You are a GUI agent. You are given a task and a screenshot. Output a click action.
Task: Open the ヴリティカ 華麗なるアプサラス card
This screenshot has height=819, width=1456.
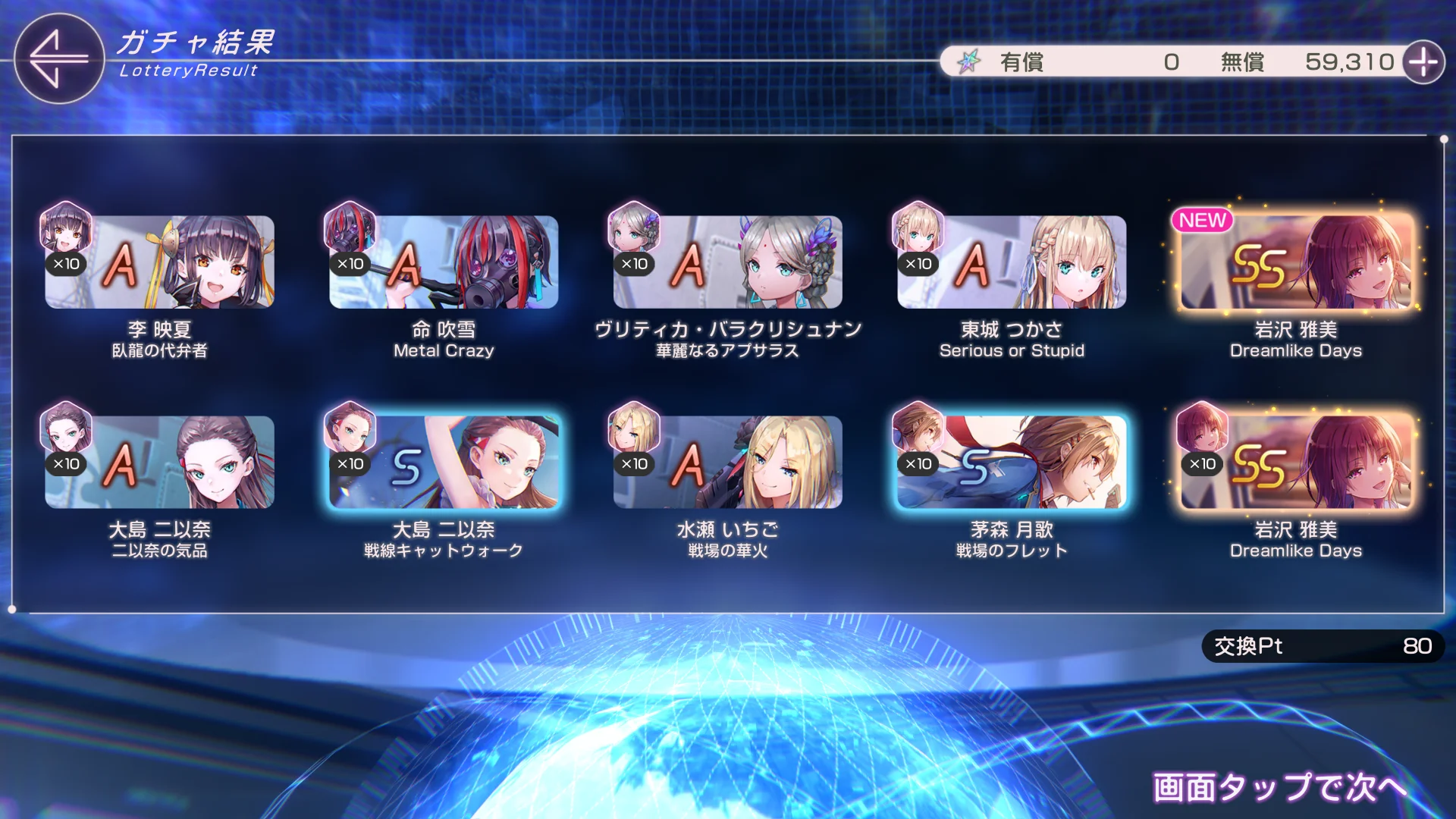pyautogui.click(x=728, y=262)
